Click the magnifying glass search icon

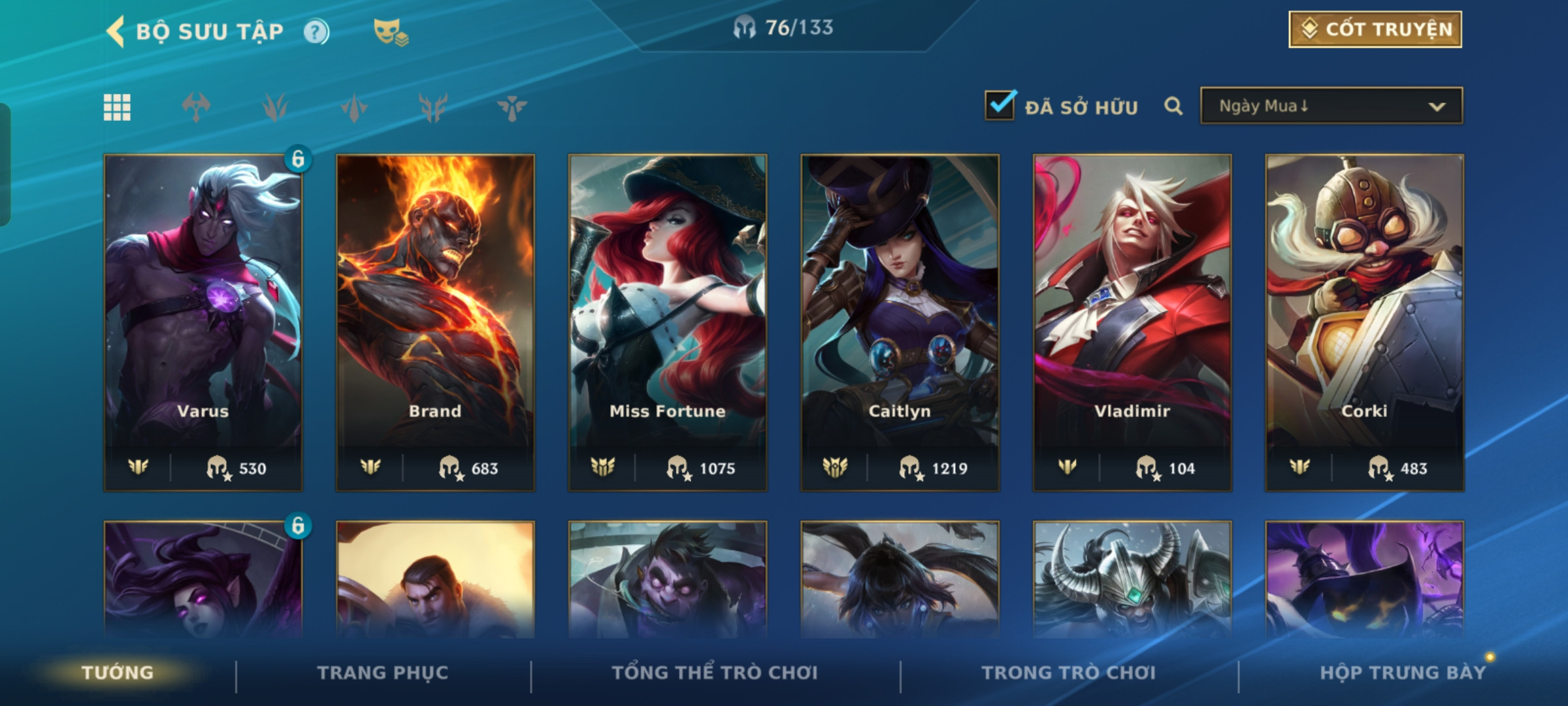(1173, 106)
